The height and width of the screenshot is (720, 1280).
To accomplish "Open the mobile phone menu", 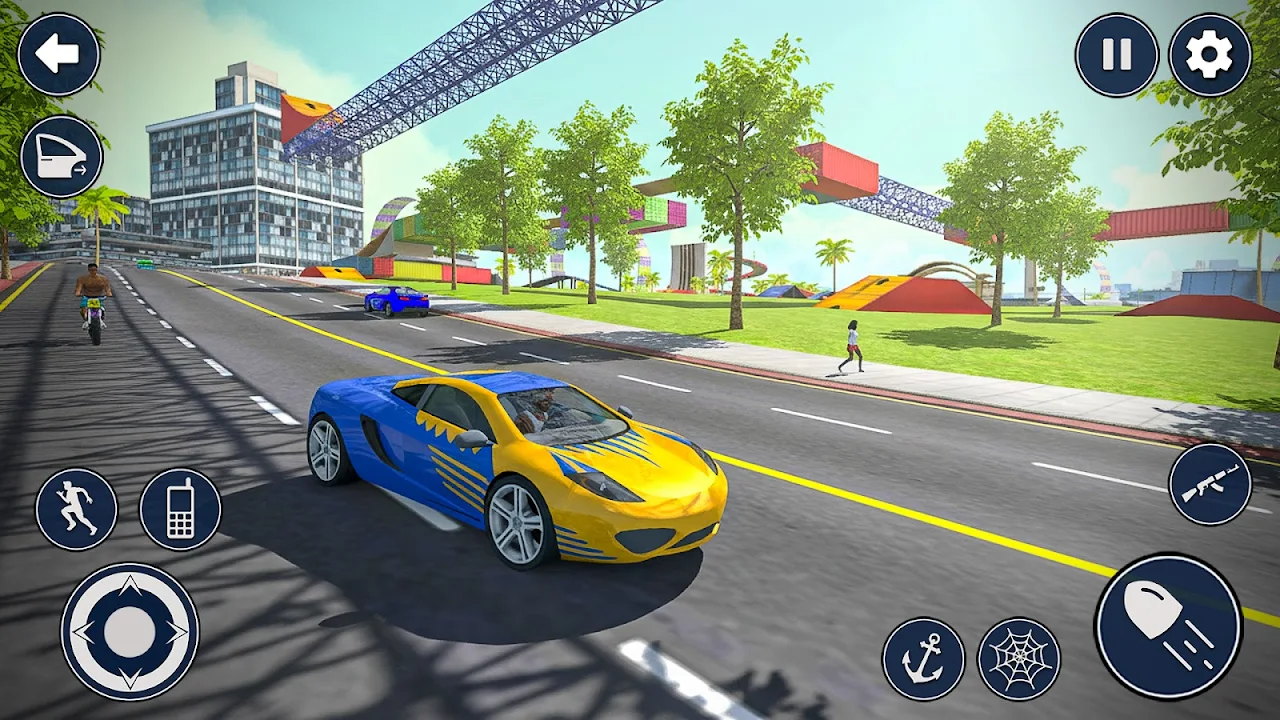I will pyautogui.click(x=180, y=509).
